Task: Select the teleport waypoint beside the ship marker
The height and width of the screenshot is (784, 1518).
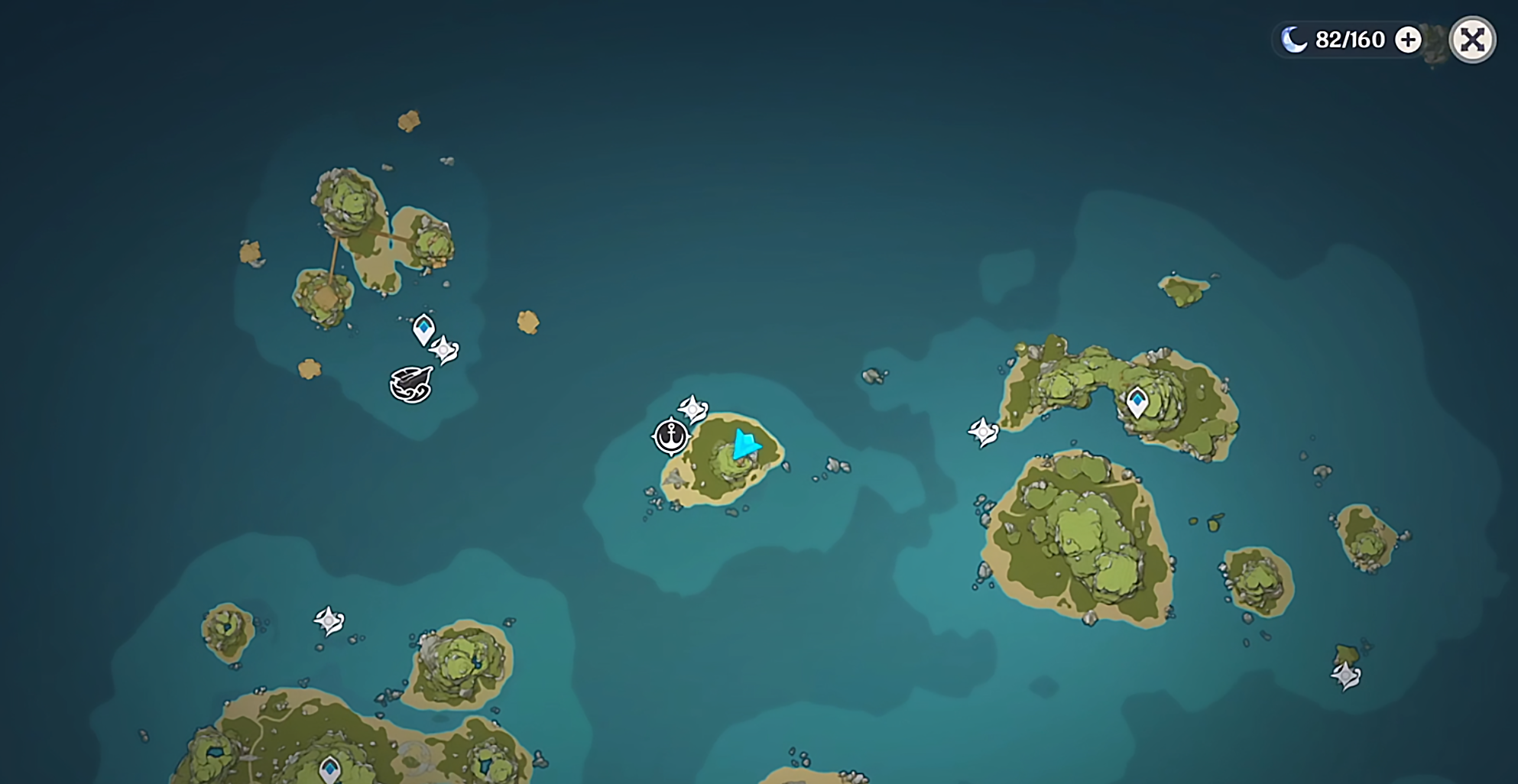Action: [423, 329]
